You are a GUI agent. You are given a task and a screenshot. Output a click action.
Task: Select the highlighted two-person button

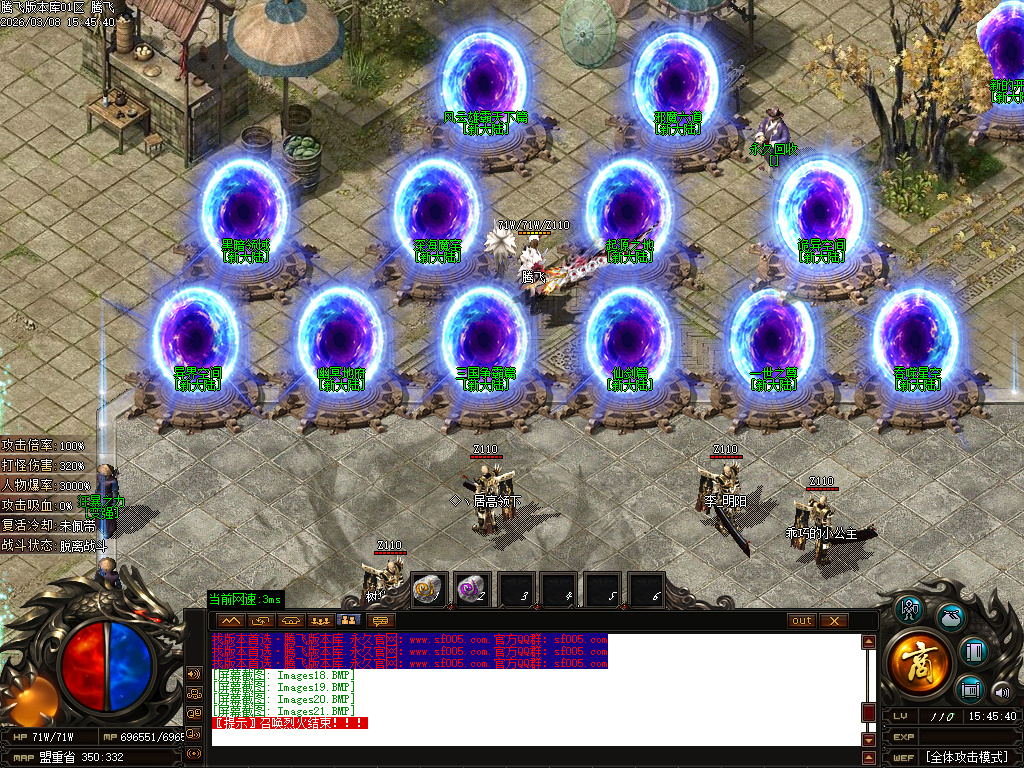click(350, 621)
